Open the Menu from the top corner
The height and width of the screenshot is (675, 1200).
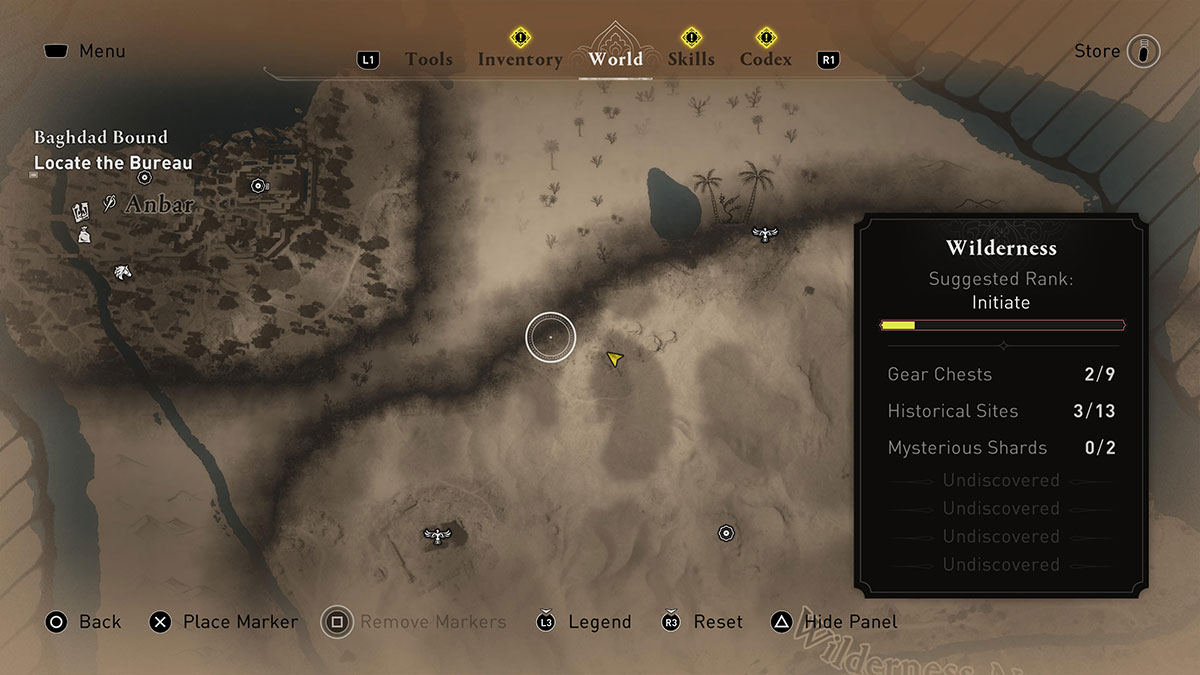[84, 51]
